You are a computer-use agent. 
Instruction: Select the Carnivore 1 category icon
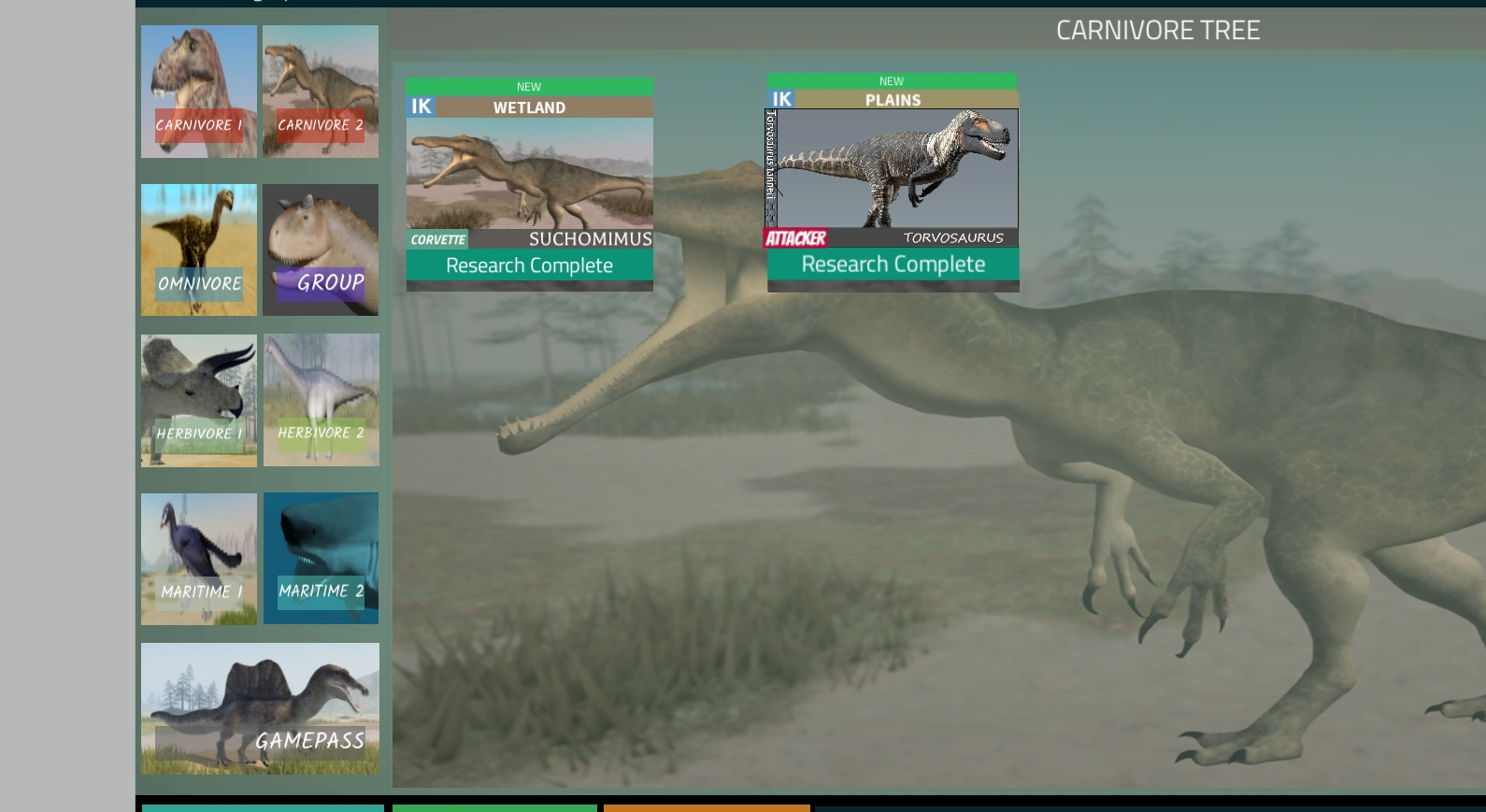tap(198, 92)
